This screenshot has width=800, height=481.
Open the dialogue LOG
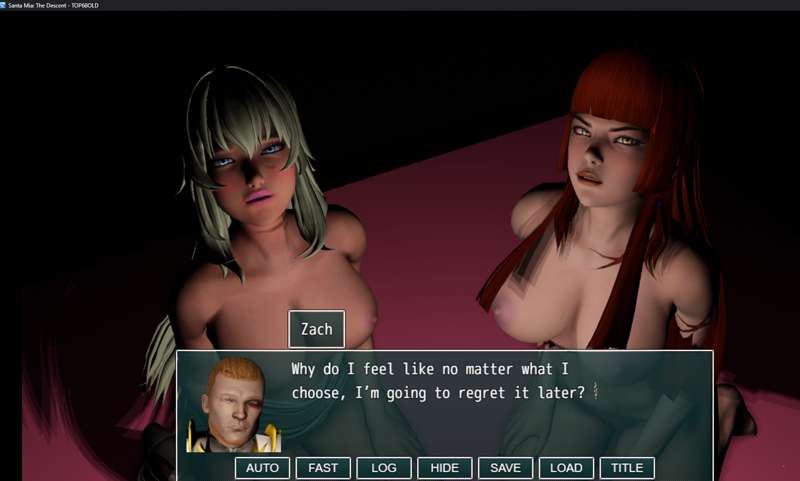(x=384, y=468)
